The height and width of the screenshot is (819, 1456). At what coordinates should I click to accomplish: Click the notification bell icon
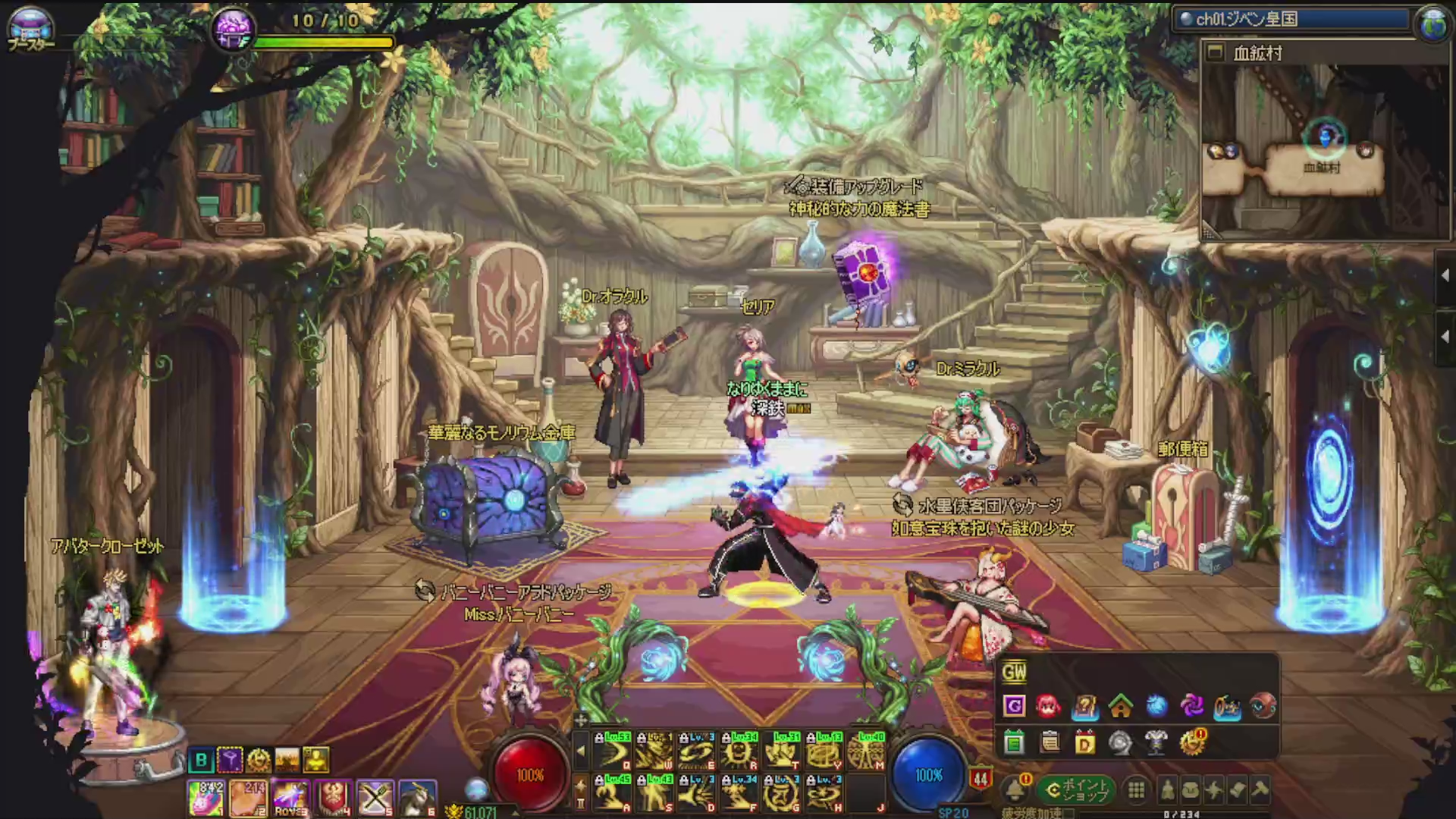point(1015,790)
